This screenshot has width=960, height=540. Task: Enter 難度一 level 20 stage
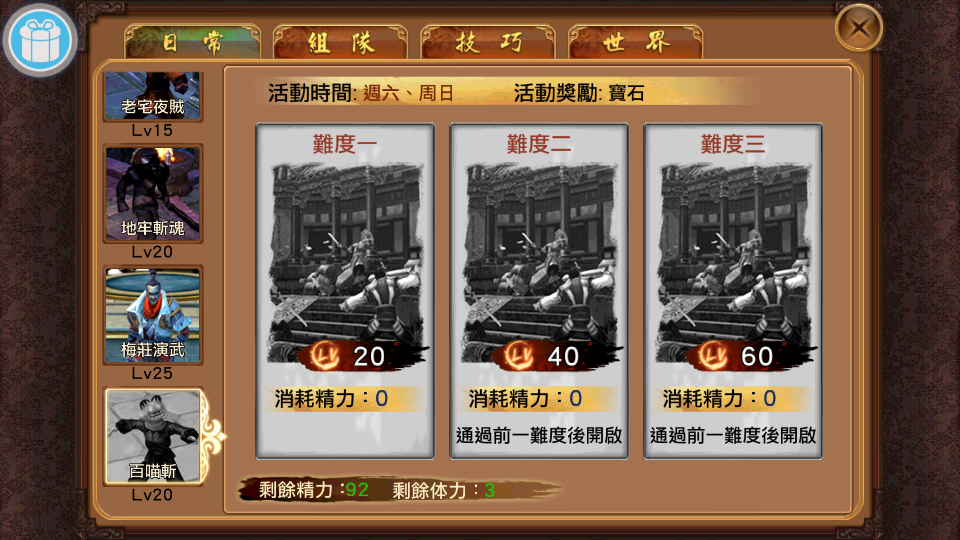pos(345,290)
